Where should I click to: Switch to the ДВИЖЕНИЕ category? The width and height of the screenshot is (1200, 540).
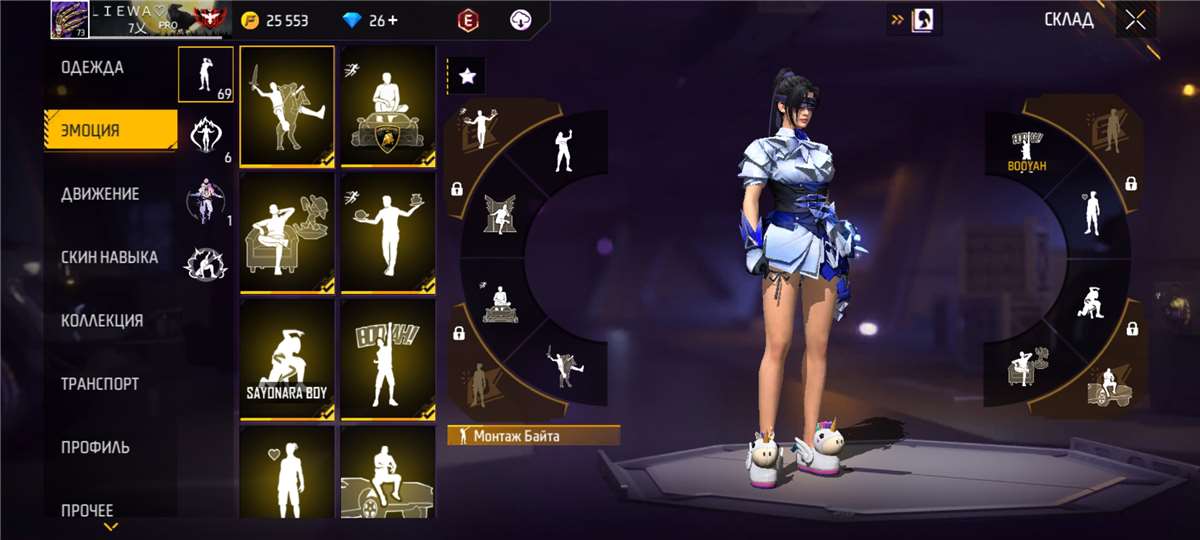[100, 194]
